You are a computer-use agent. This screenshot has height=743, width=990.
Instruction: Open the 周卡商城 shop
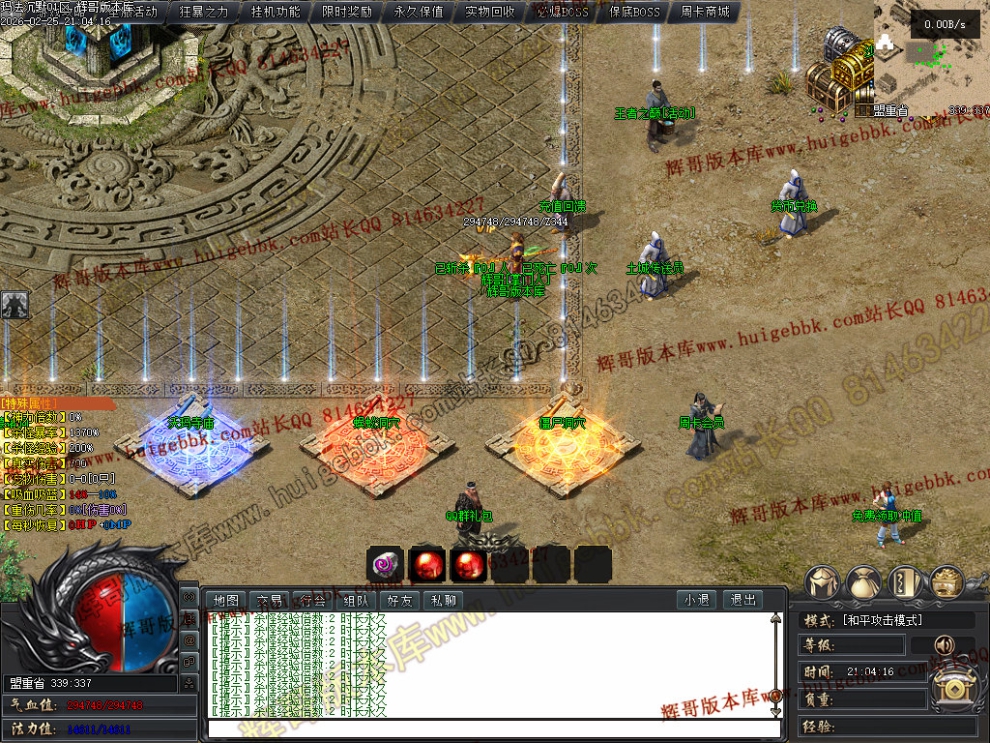[705, 12]
